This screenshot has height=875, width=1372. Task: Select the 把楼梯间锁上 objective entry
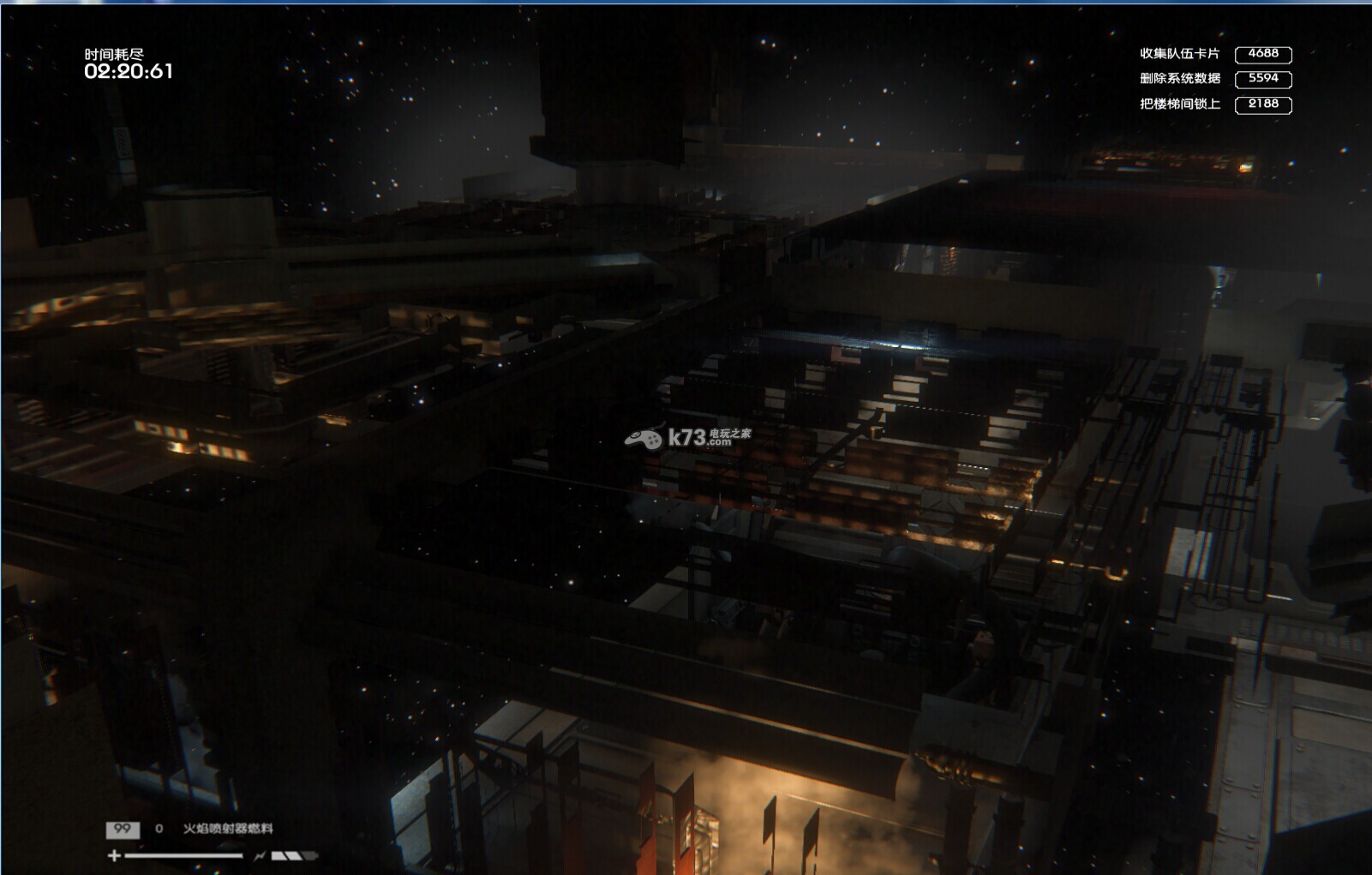pyautogui.click(x=1179, y=105)
